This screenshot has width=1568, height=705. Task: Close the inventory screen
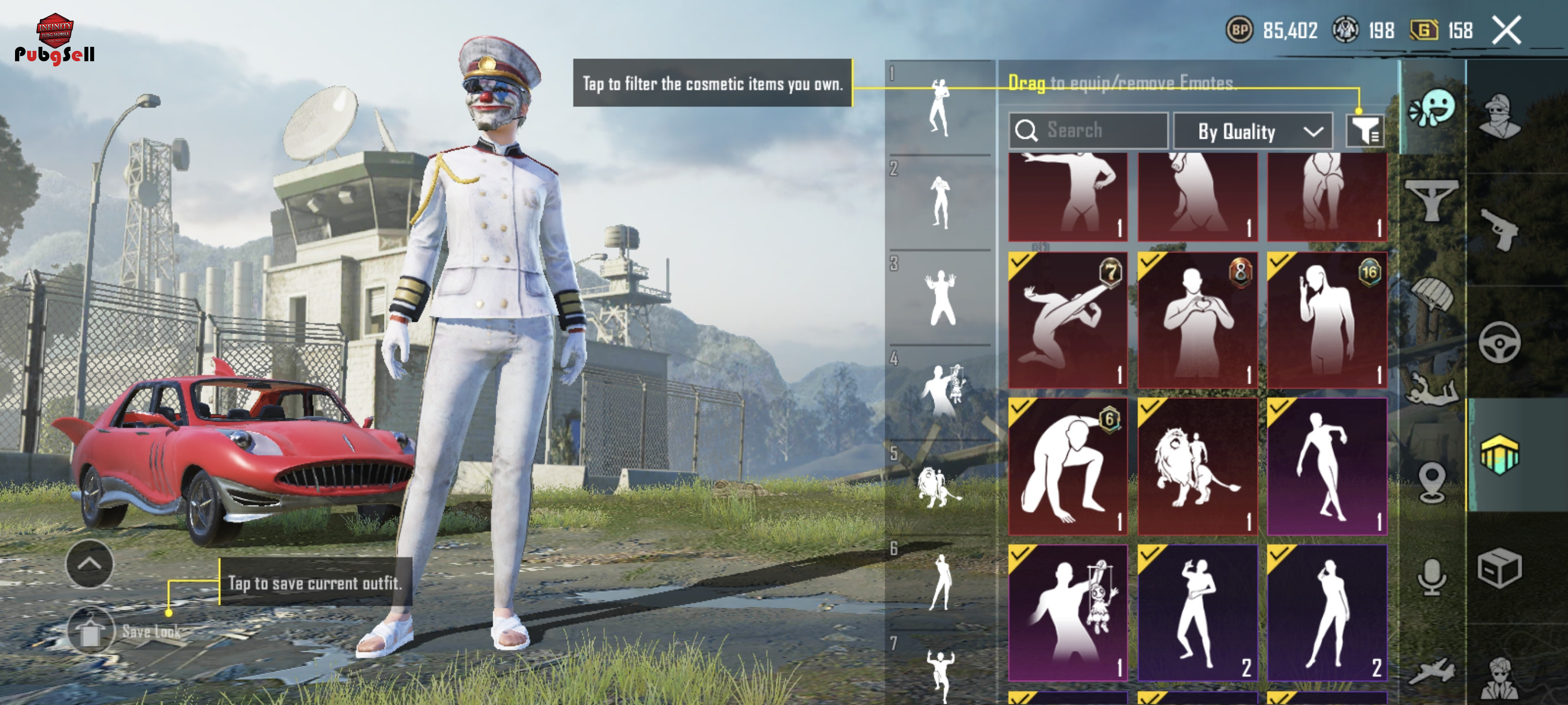(1507, 31)
